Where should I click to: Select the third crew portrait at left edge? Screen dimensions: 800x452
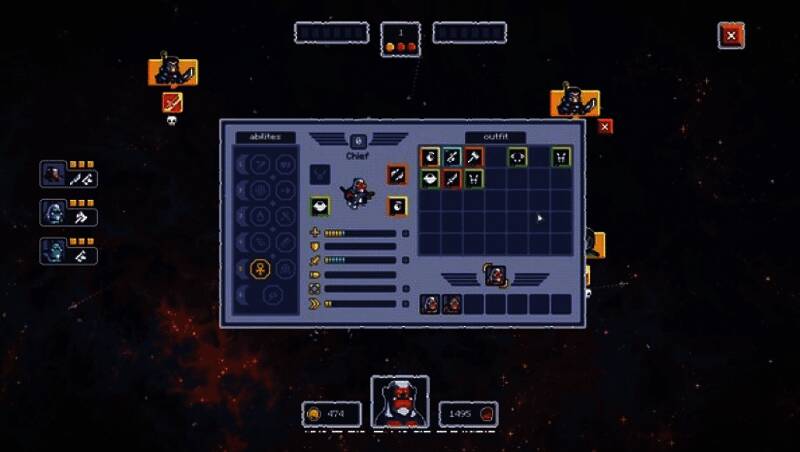point(54,250)
